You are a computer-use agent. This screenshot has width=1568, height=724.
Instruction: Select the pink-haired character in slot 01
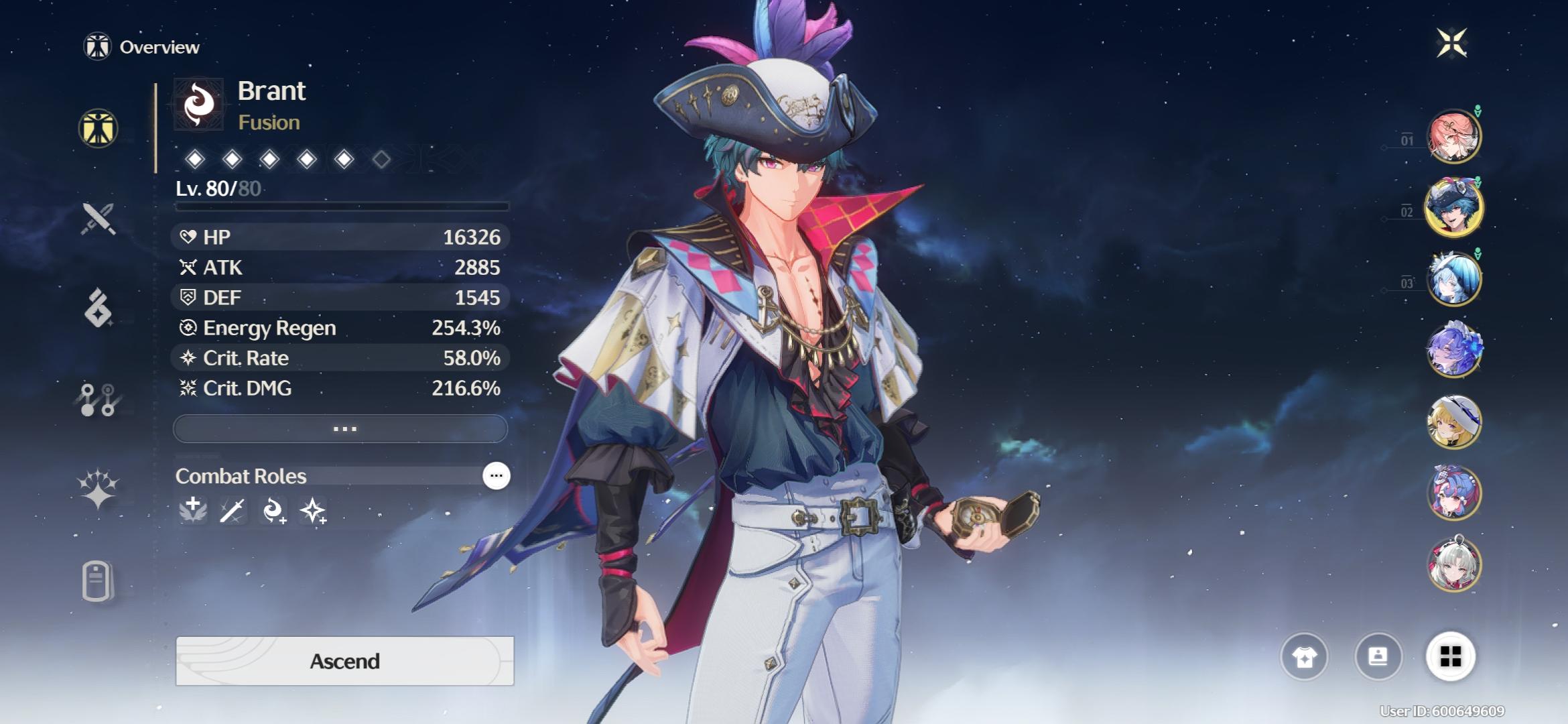click(x=1453, y=137)
